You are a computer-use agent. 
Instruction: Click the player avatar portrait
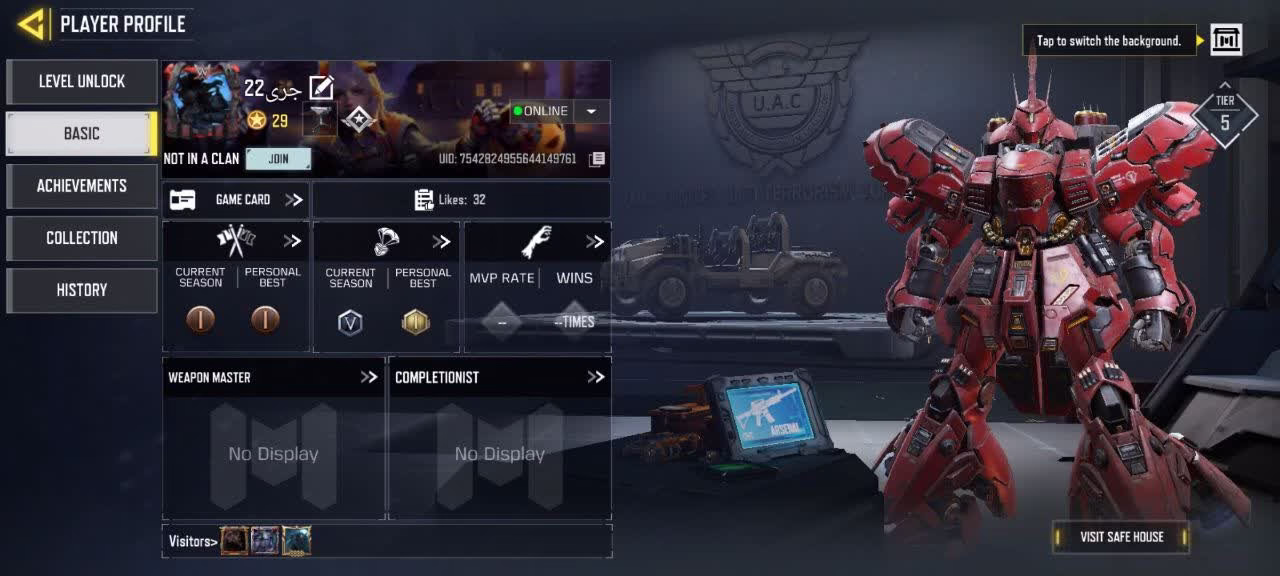pos(202,100)
